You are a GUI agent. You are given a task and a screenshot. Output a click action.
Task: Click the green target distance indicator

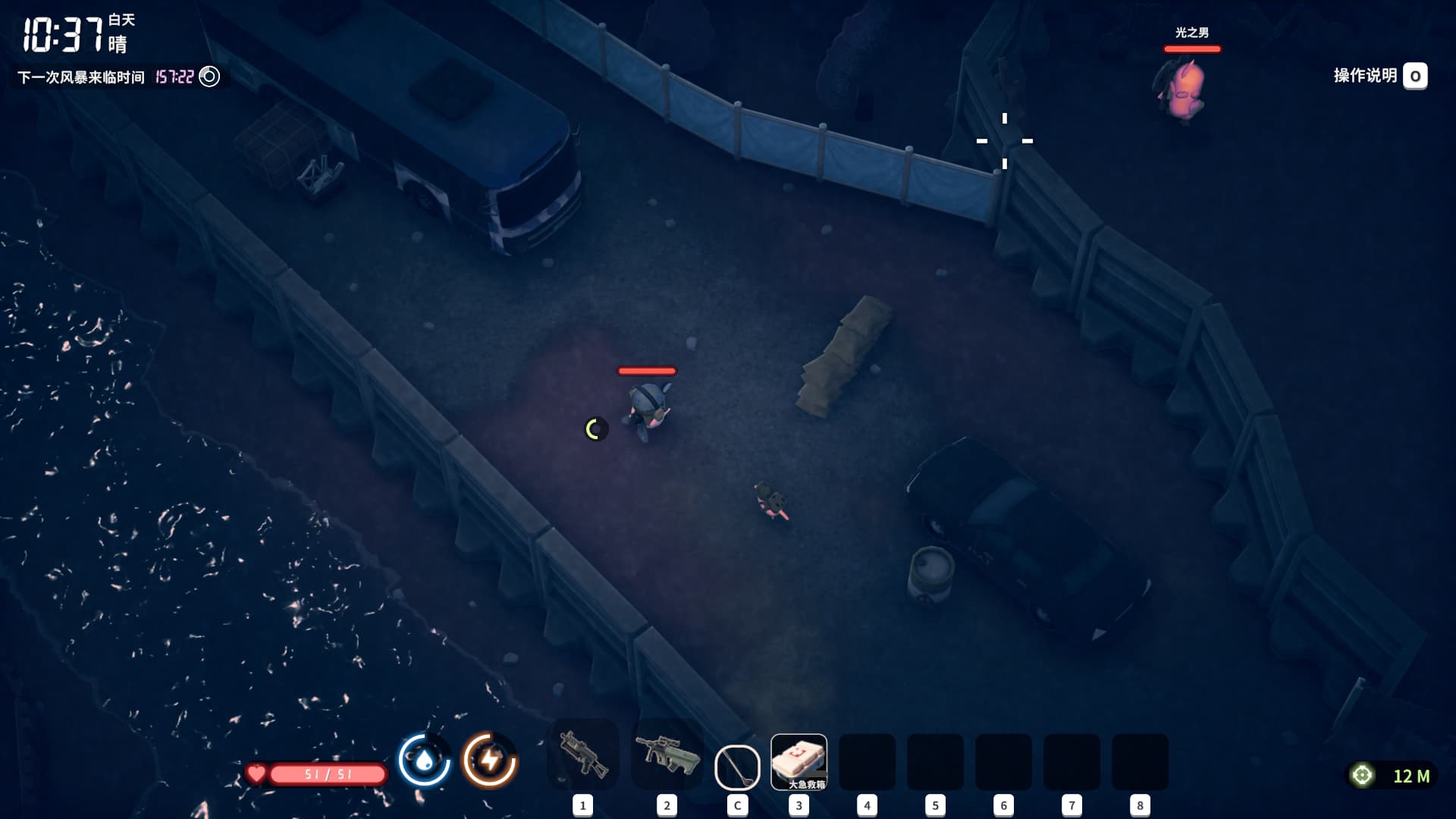pyautogui.click(x=1363, y=775)
